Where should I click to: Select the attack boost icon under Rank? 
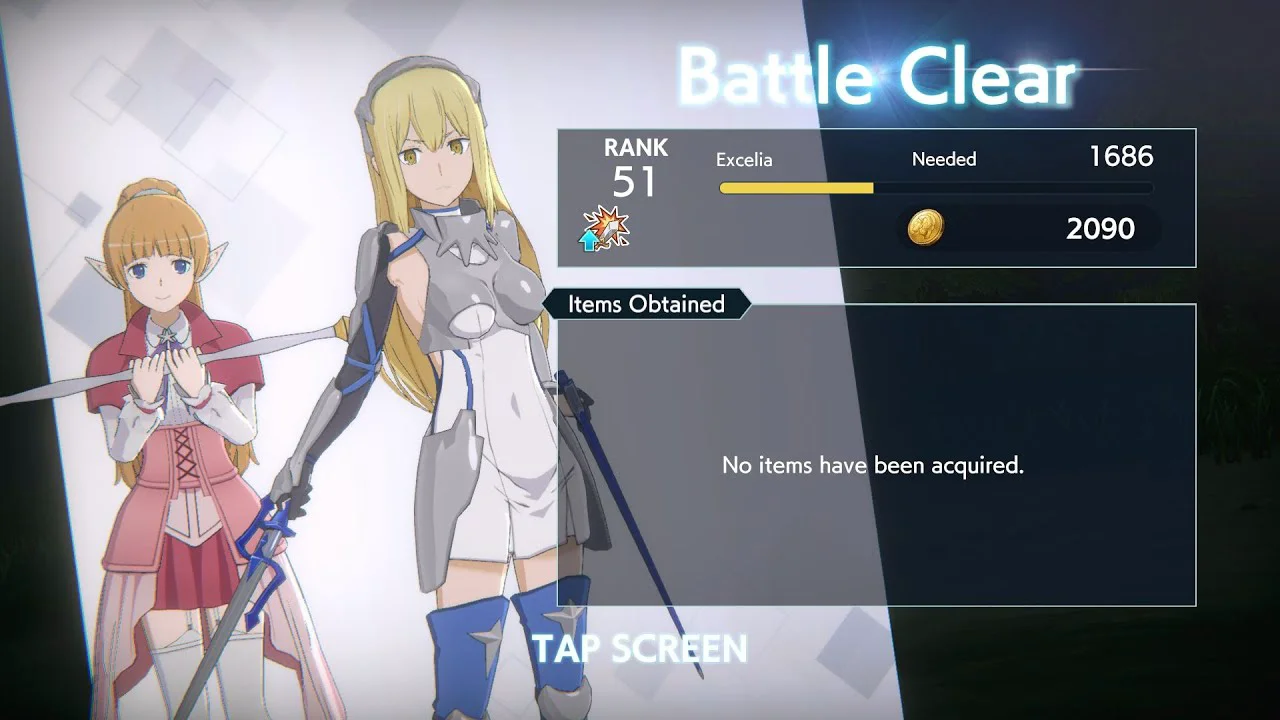point(605,229)
